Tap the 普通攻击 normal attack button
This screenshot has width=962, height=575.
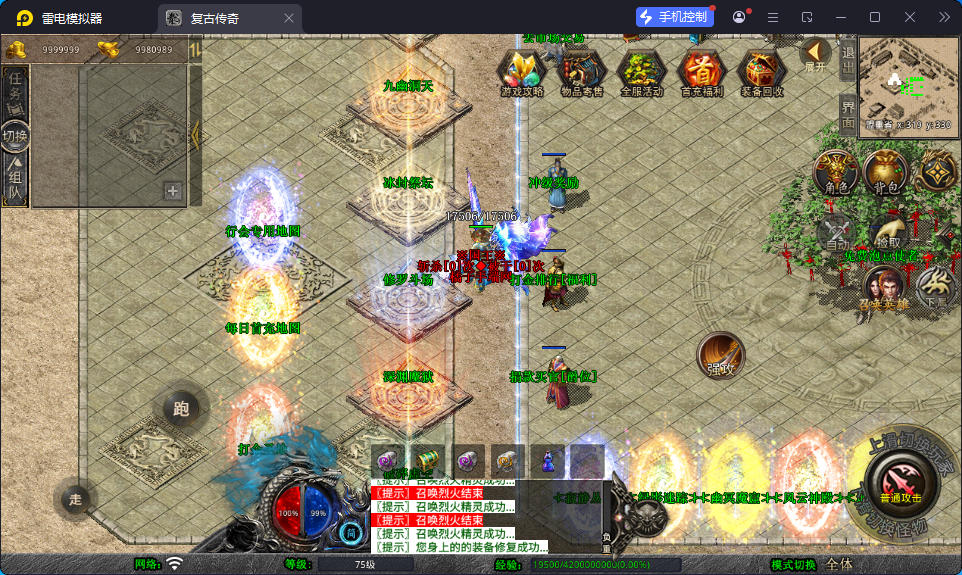click(x=901, y=482)
